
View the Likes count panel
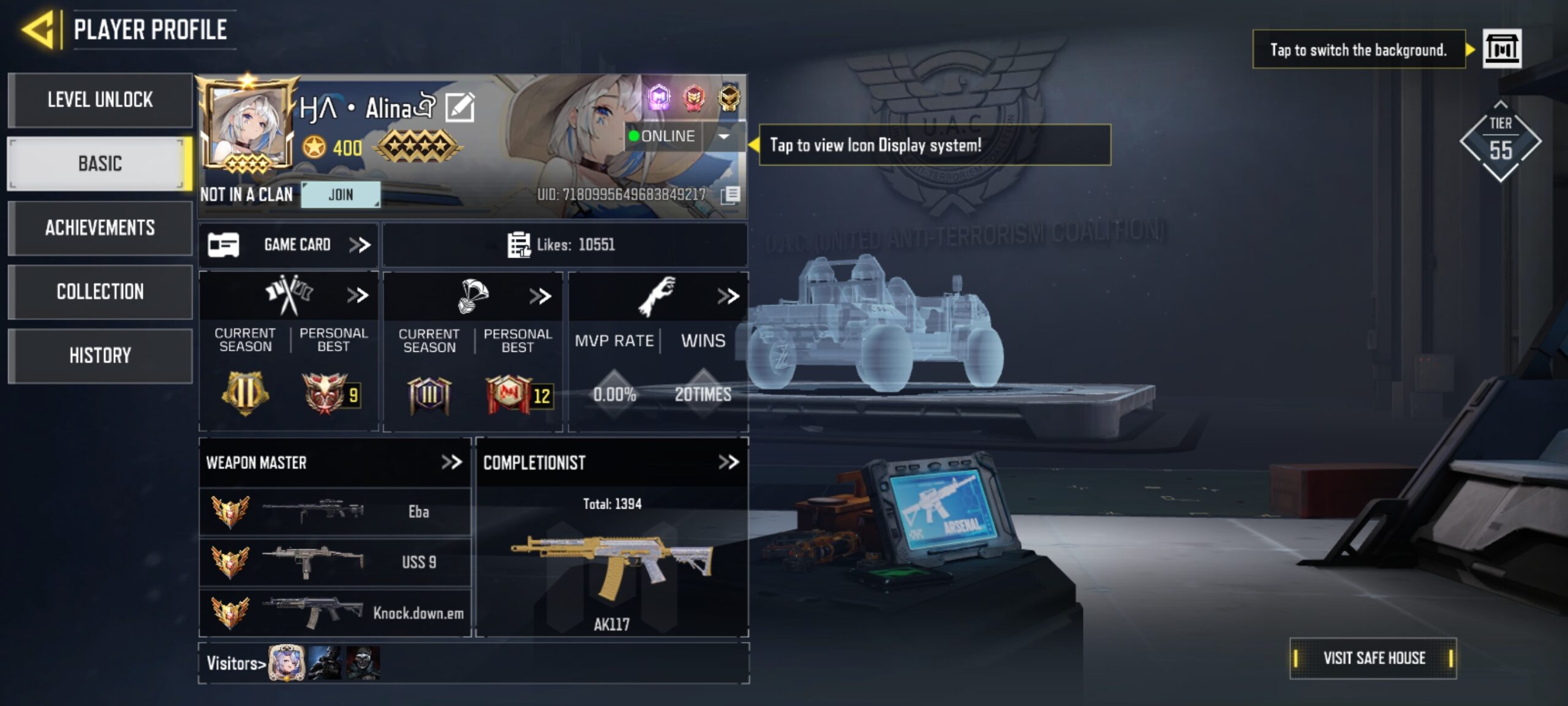(563, 245)
